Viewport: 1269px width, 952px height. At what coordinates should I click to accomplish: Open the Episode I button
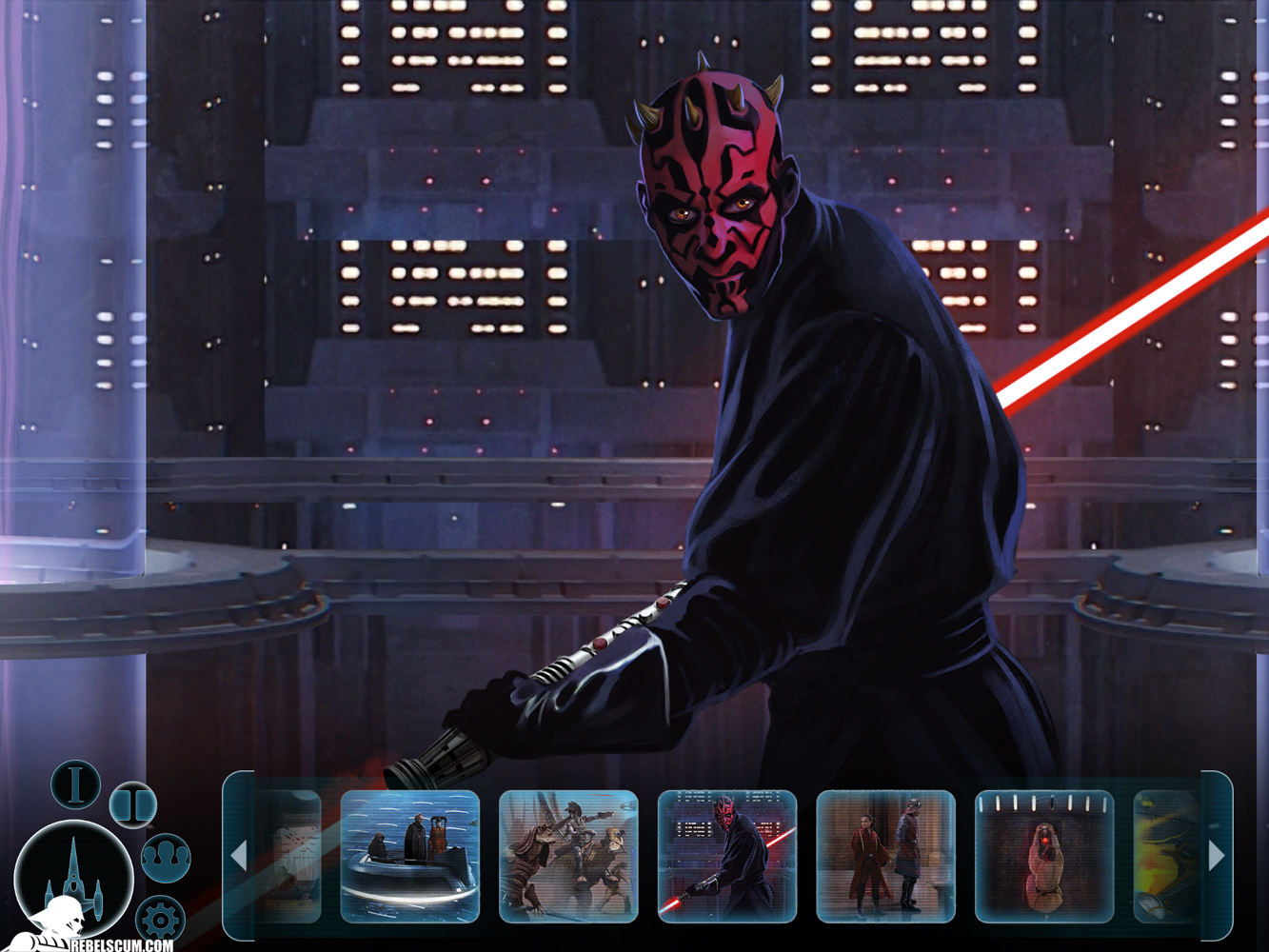tap(75, 784)
